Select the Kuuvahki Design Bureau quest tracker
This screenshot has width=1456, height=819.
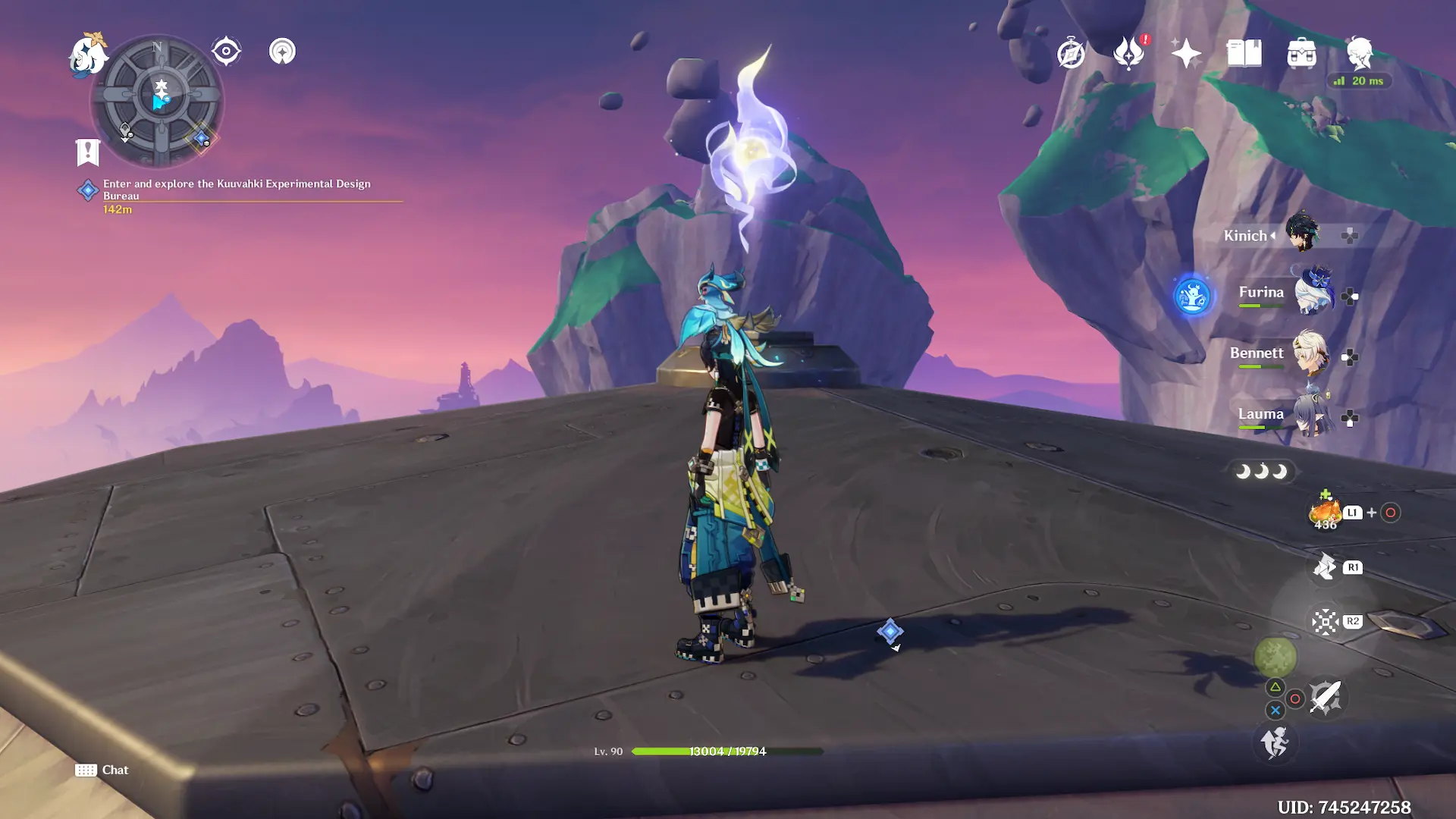point(237,190)
